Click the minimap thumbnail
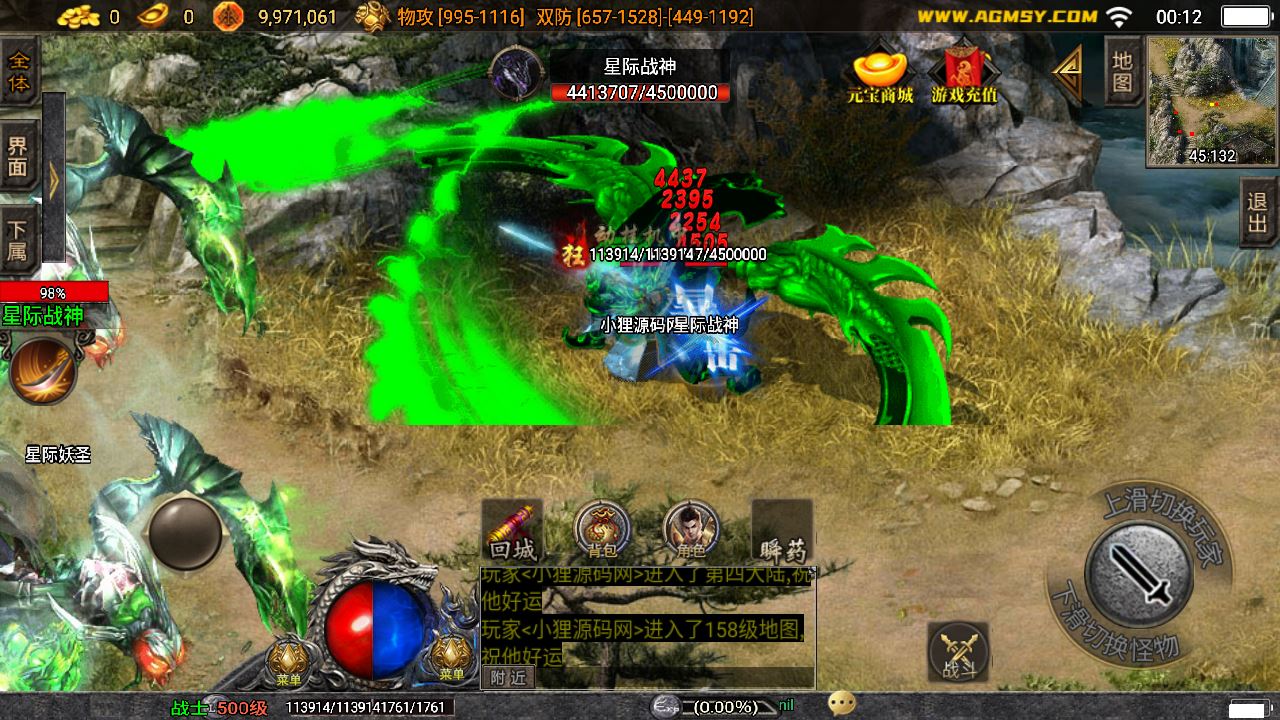Image resolution: width=1280 pixels, height=720 pixels. pyautogui.click(x=1212, y=100)
